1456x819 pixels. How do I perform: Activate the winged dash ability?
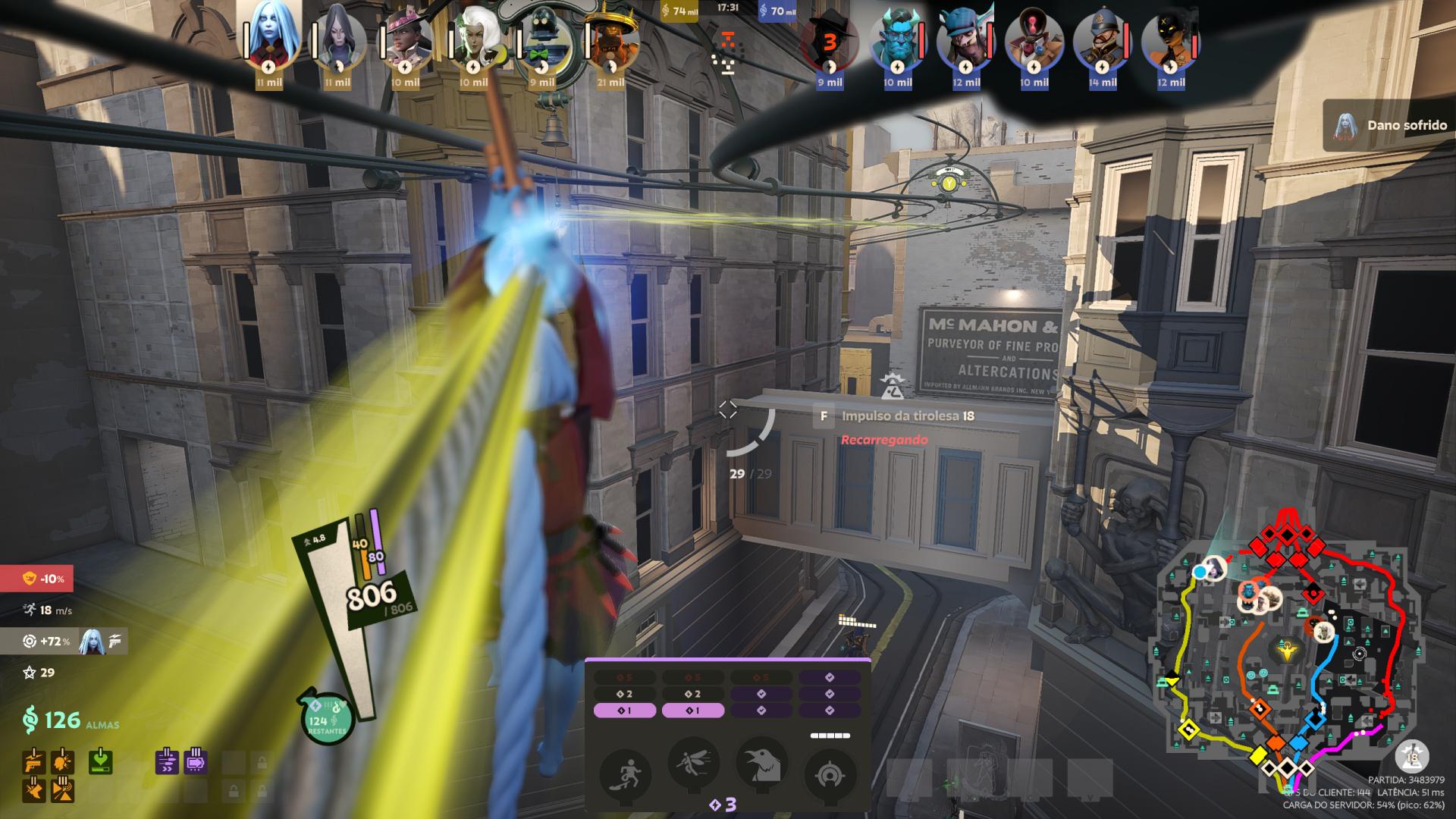coord(693,763)
